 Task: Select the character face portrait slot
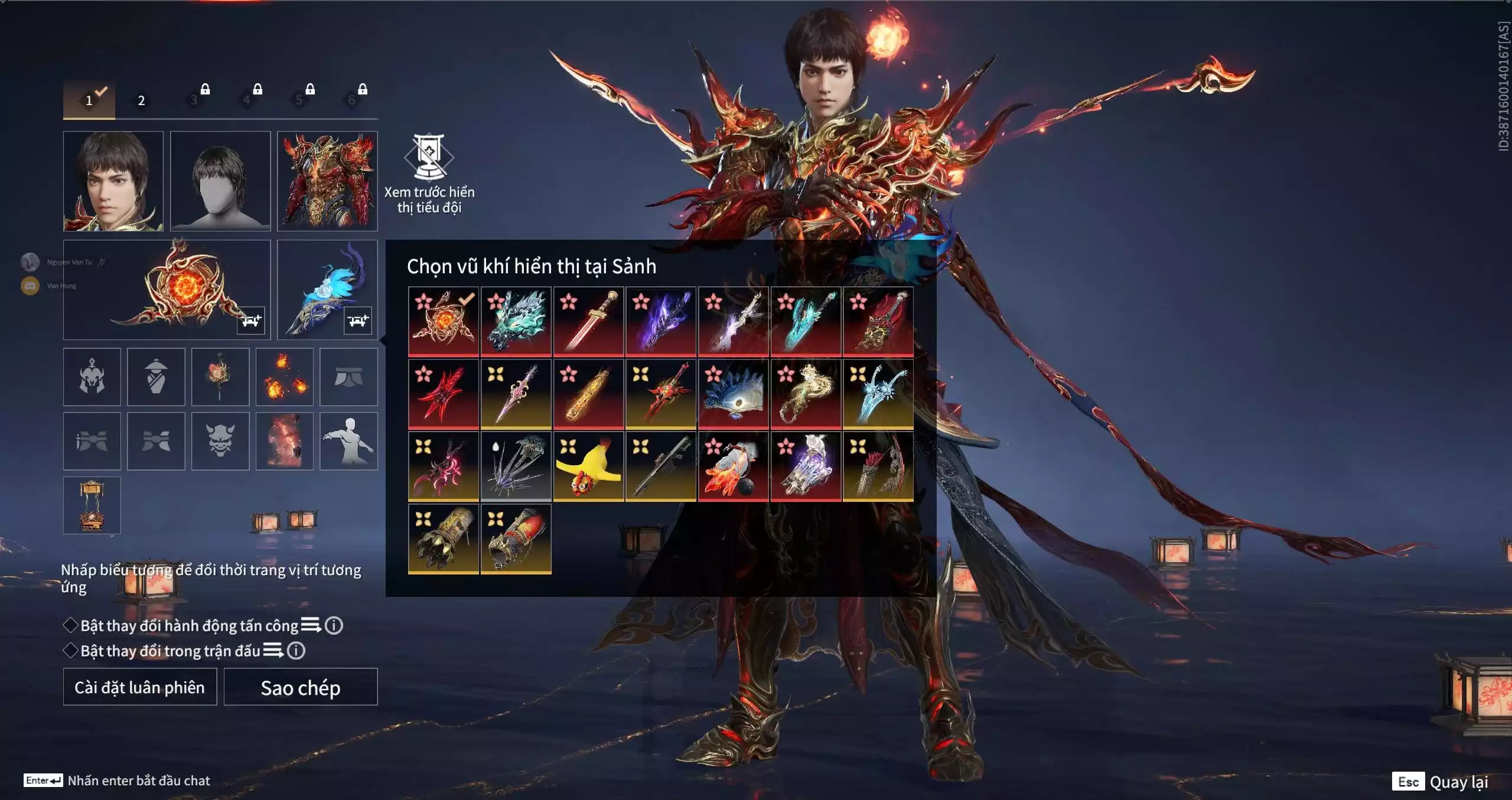(x=113, y=181)
